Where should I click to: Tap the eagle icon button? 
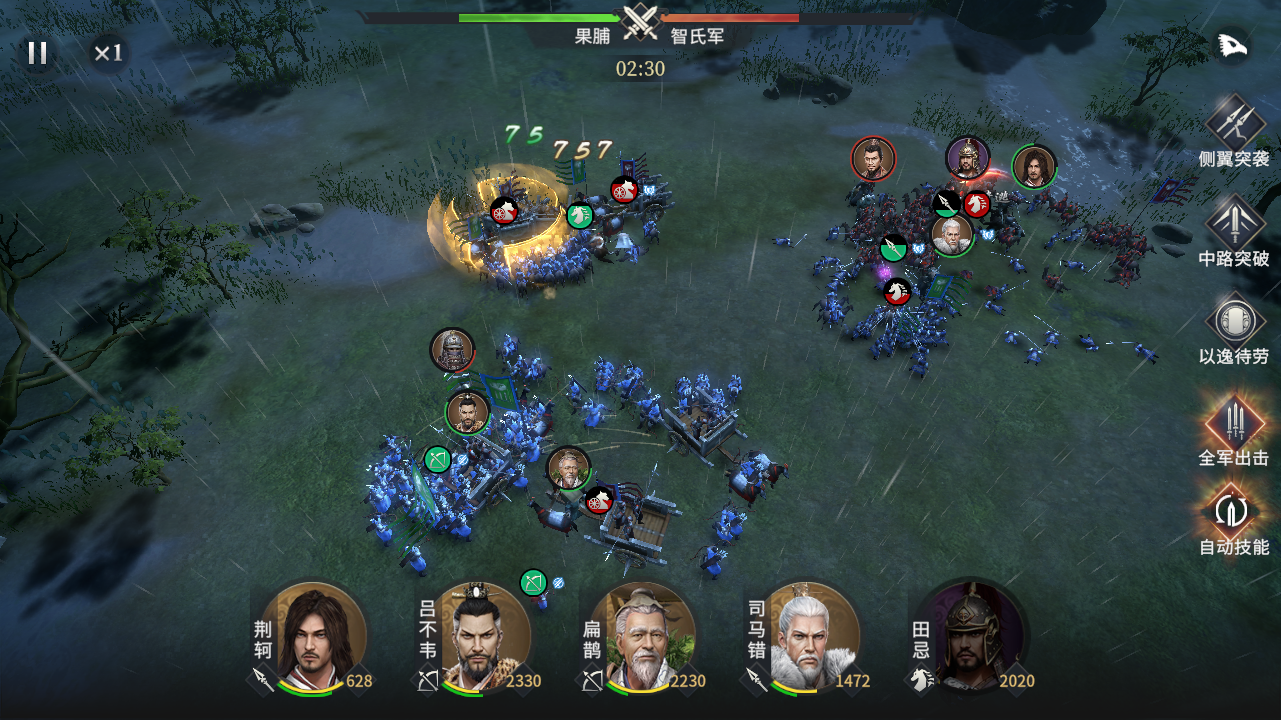(1232, 47)
